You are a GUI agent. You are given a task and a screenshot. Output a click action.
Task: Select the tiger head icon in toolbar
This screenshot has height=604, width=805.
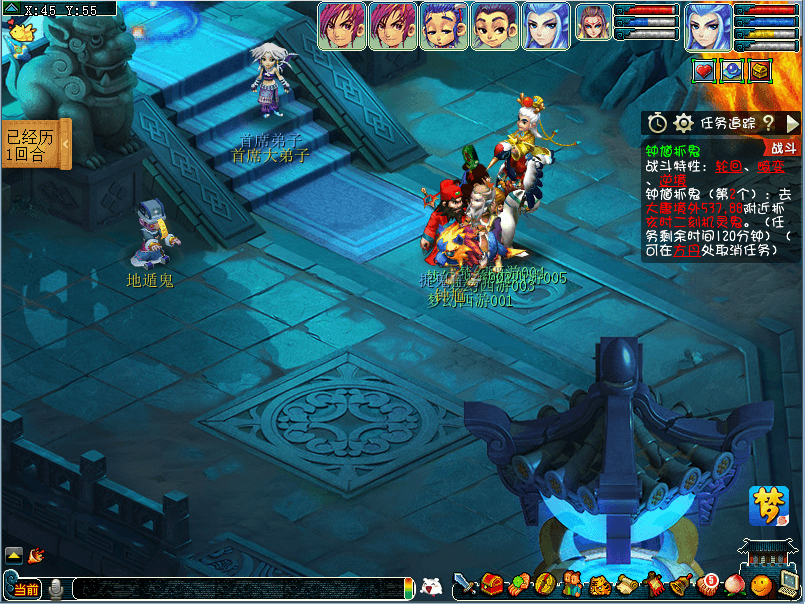click(x=599, y=585)
